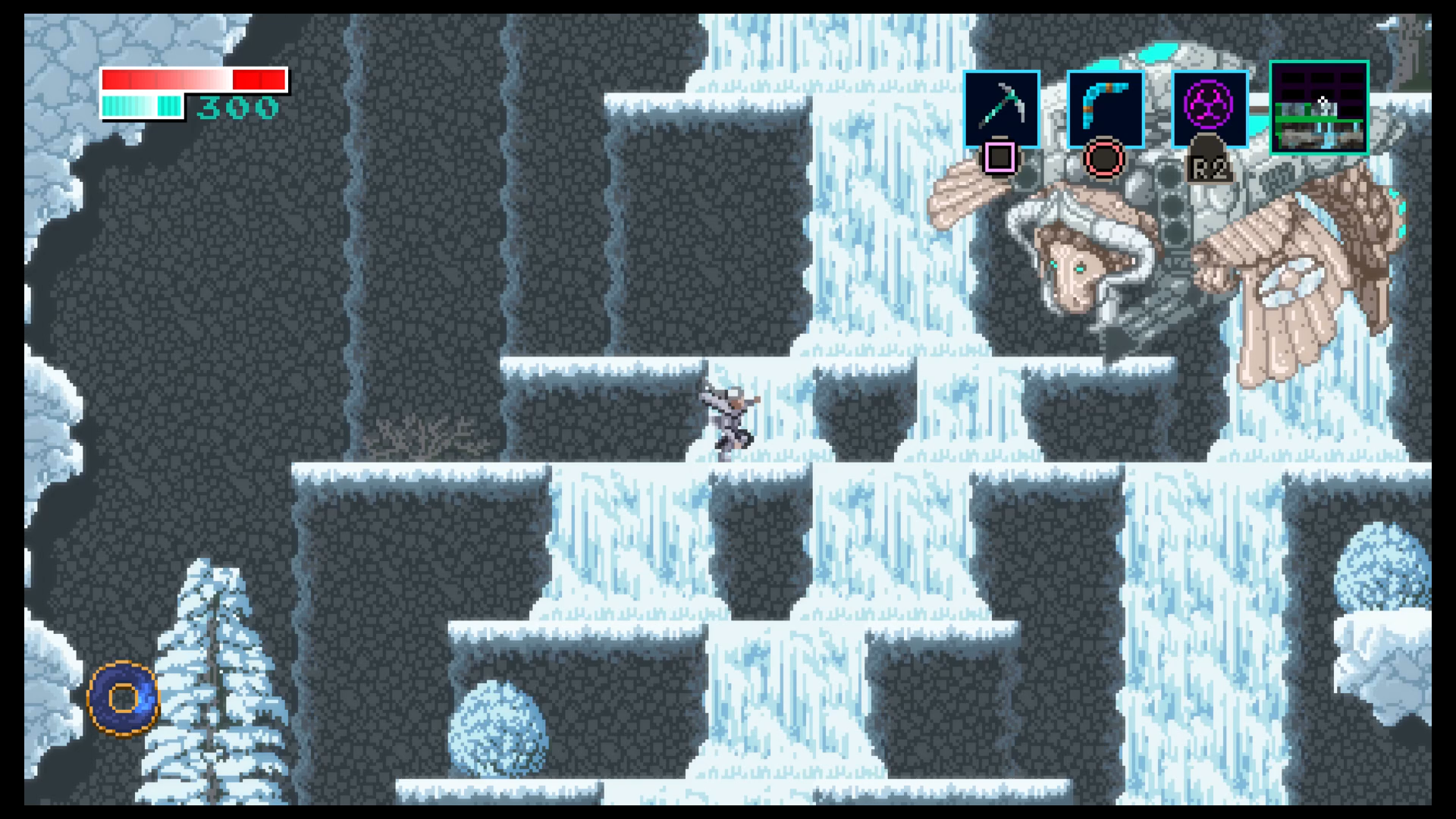
Task: Expand the red health bar display
Action: tap(193, 78)
